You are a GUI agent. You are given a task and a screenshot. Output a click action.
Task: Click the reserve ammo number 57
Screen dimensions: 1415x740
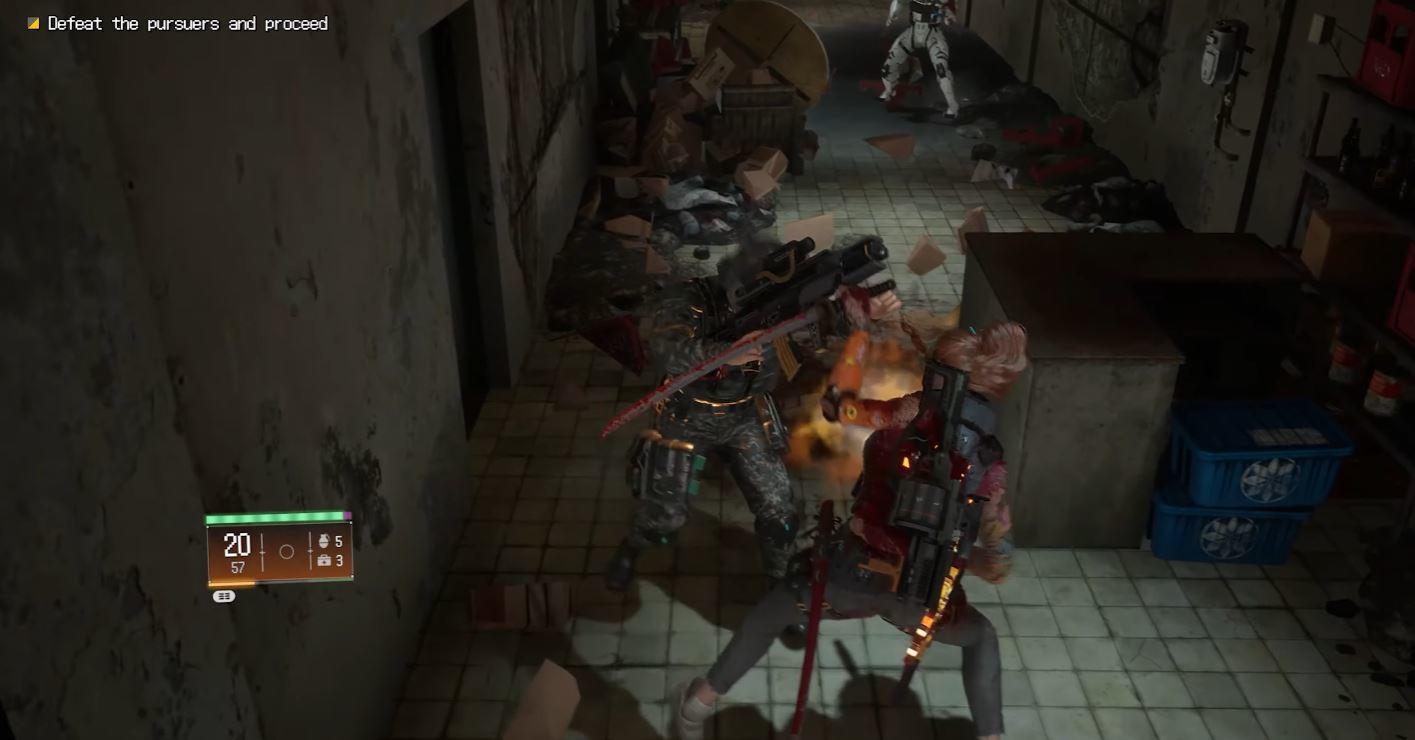239,566
